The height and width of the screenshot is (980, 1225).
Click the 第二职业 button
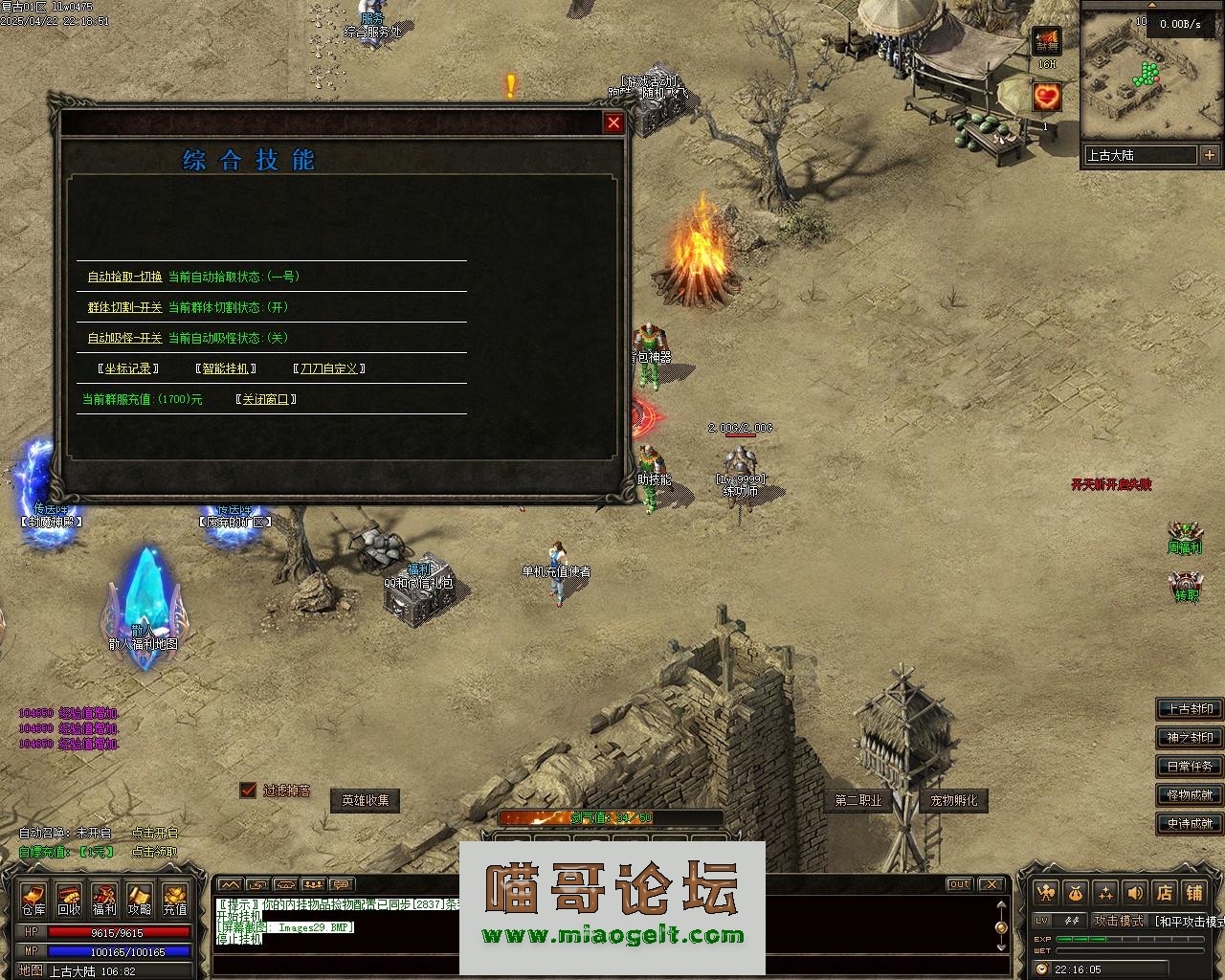tap(857, 800)
